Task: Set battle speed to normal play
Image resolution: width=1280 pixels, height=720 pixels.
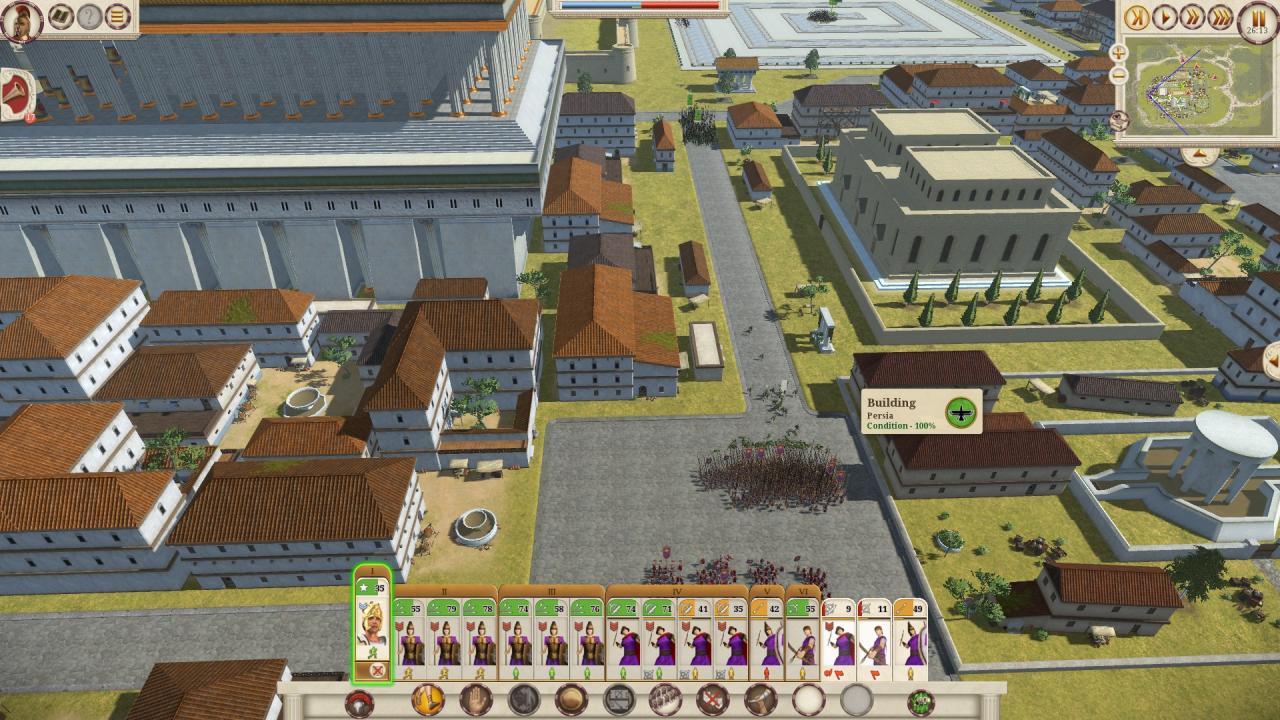Action: click(1164, 17)
